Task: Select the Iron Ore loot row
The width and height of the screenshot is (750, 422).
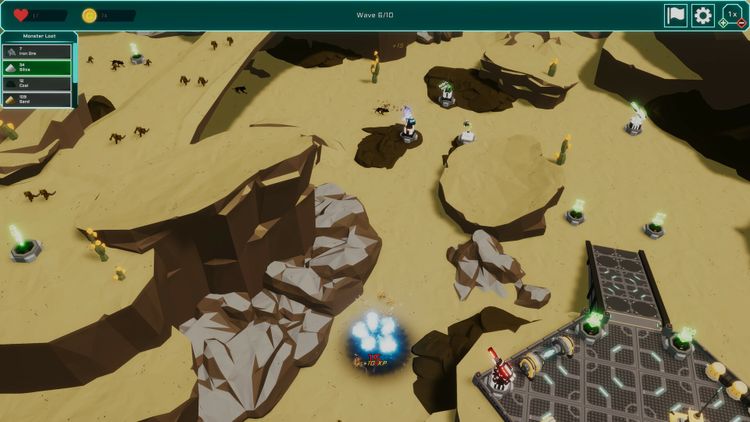Action: click(38, 51)
